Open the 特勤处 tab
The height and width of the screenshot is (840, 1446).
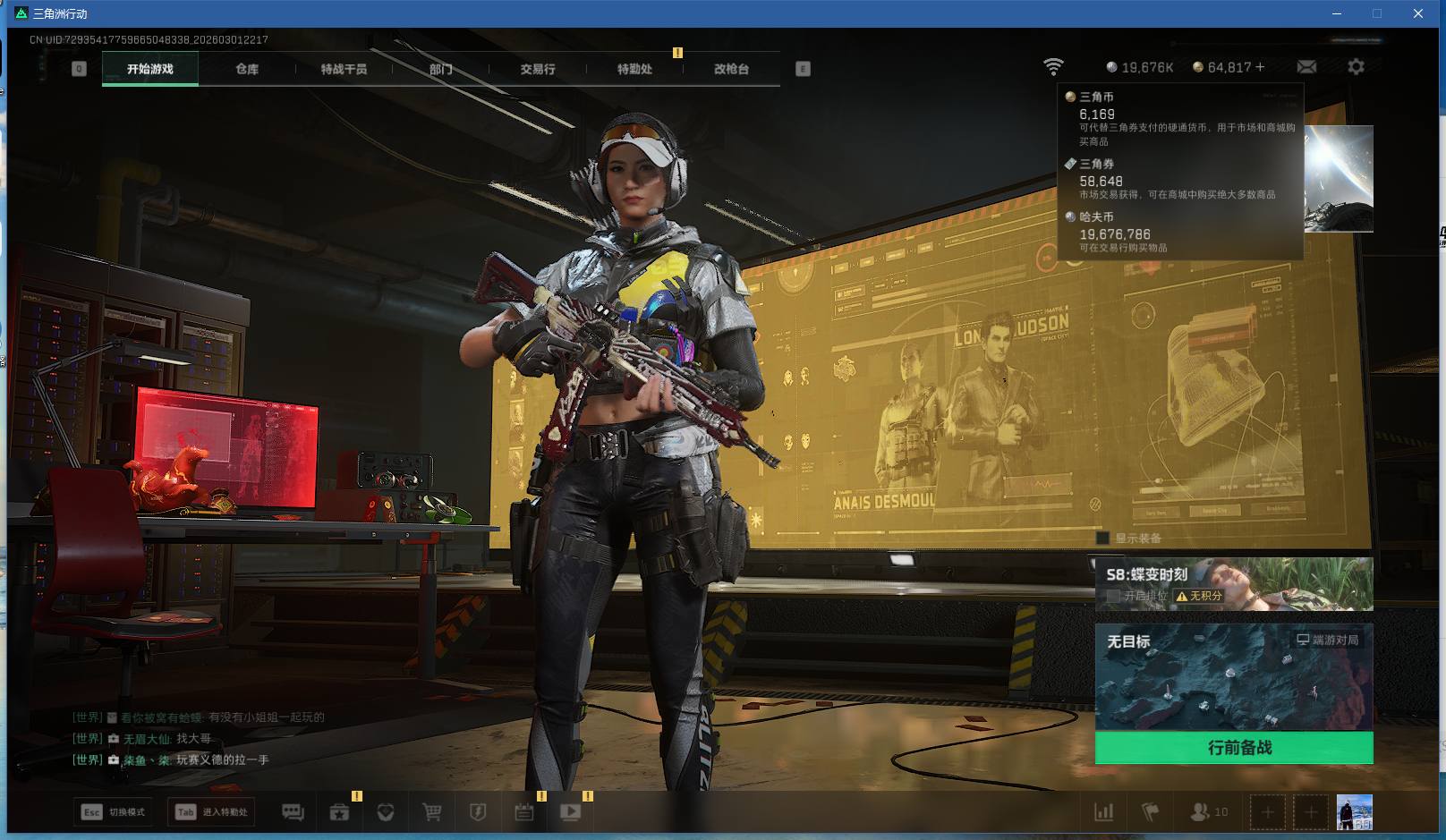634,69
